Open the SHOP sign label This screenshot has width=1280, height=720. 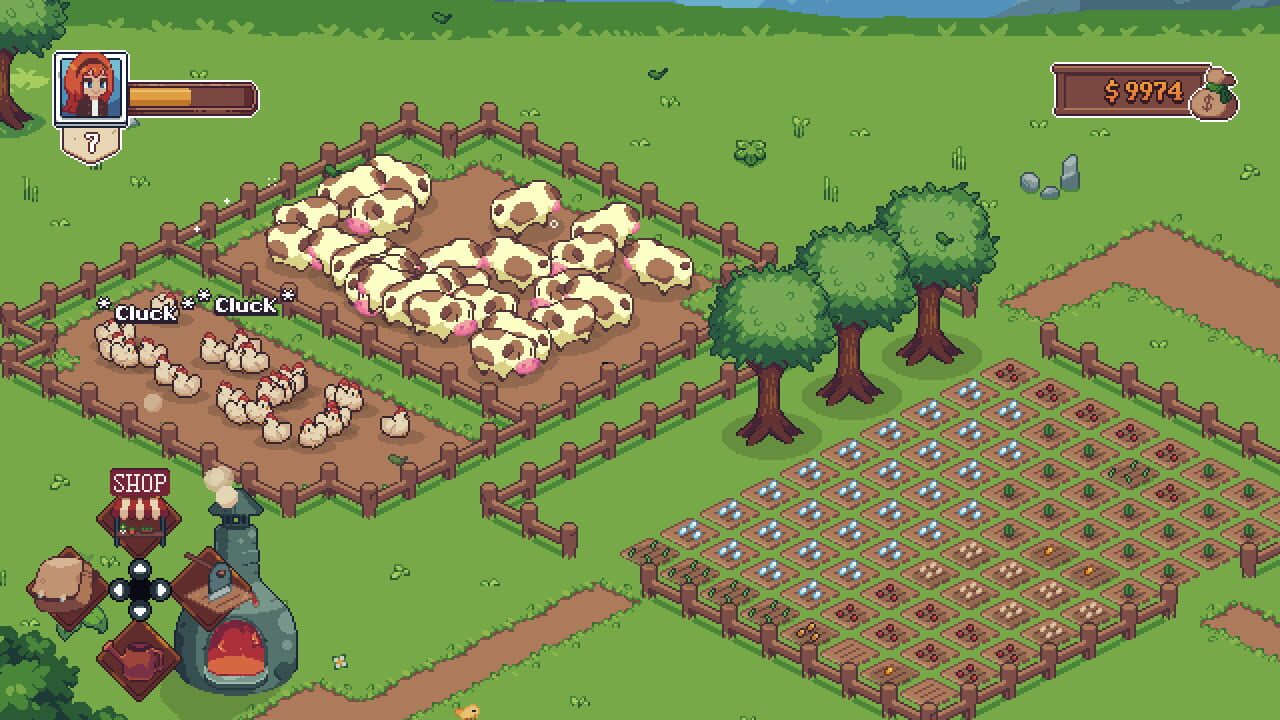140,484
